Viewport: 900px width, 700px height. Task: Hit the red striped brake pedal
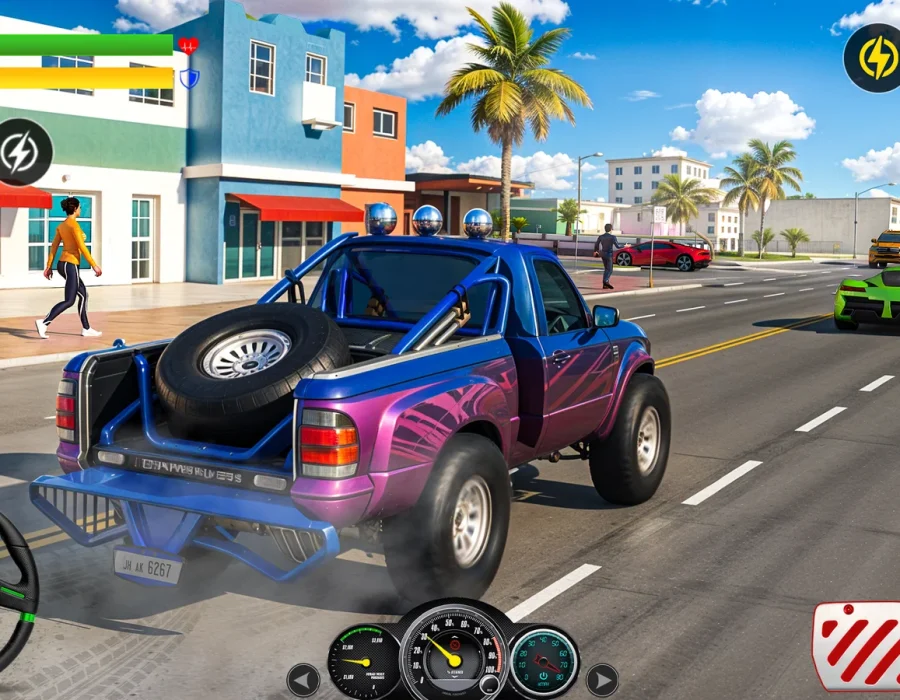tap(858, 646)
